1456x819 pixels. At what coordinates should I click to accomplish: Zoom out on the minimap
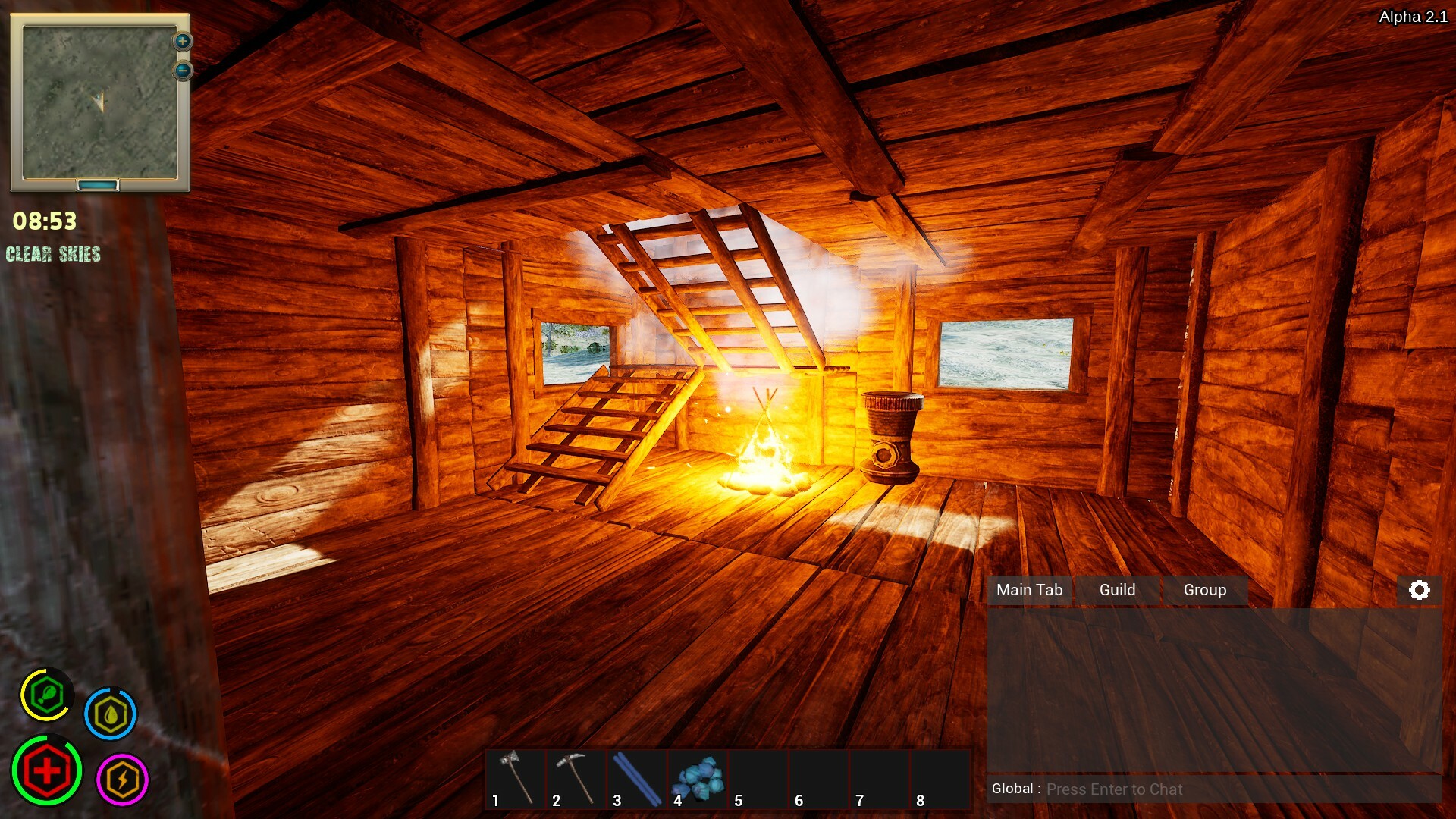(182, 70)
